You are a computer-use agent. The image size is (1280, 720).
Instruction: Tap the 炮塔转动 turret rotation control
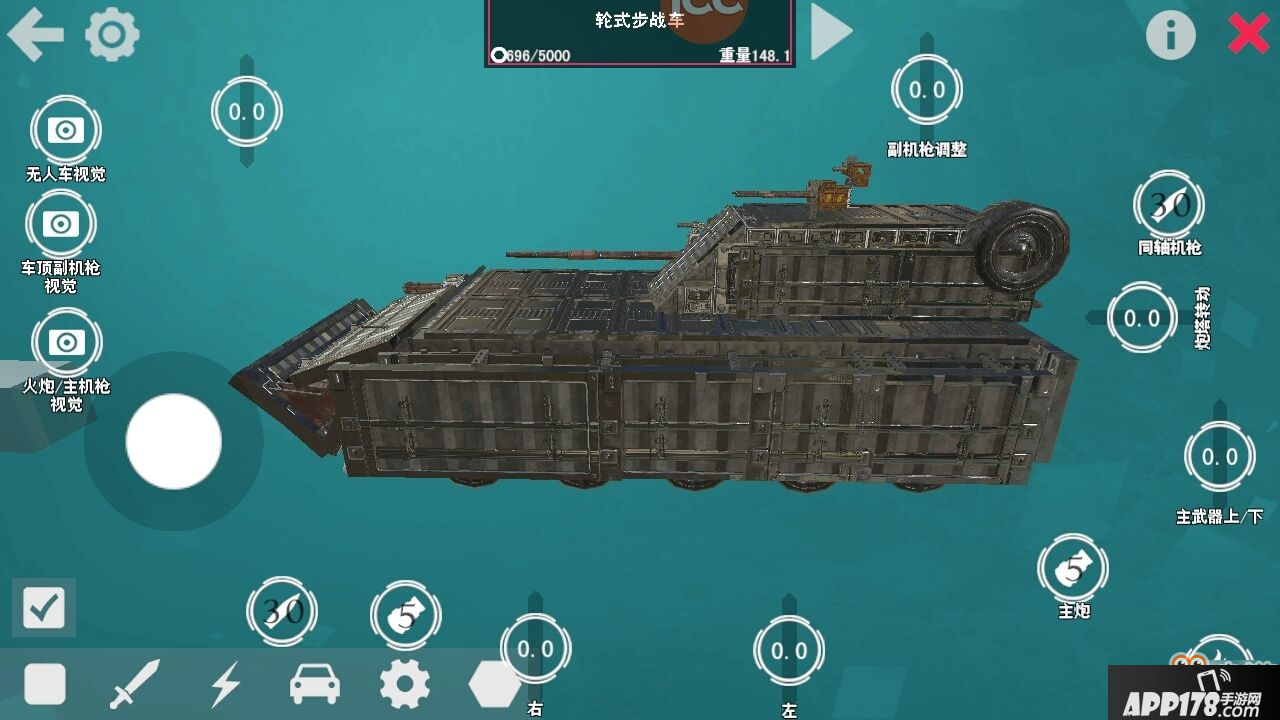[1141, 317]
